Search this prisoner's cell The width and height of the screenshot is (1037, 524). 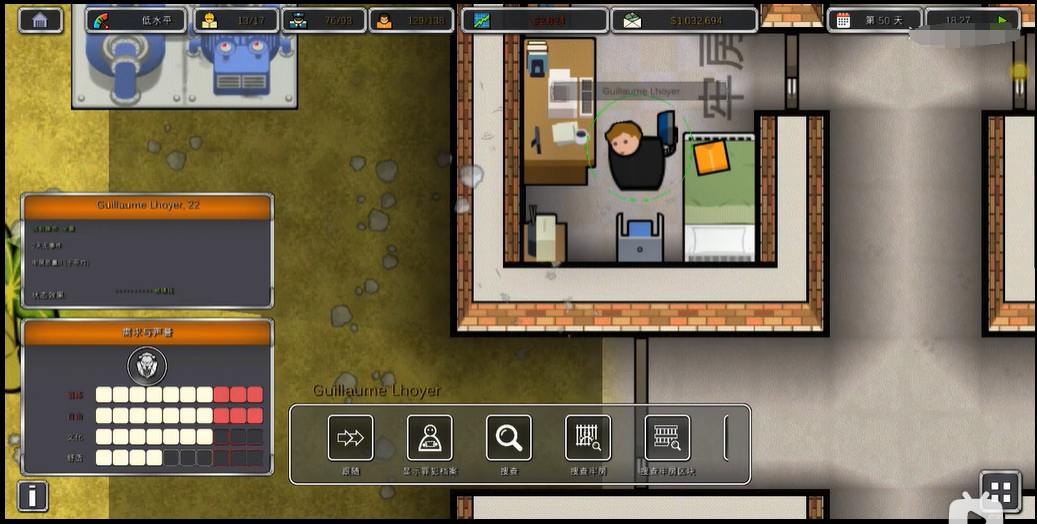pos(588,438)
